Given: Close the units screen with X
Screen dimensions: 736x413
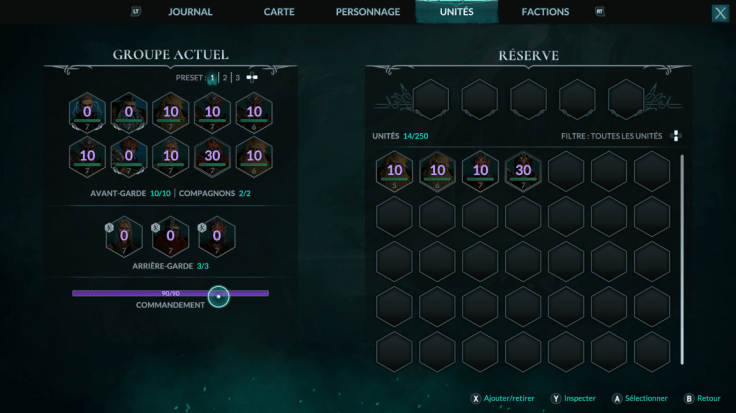Looking at the screenshot, I should click(x=720, y=13).
